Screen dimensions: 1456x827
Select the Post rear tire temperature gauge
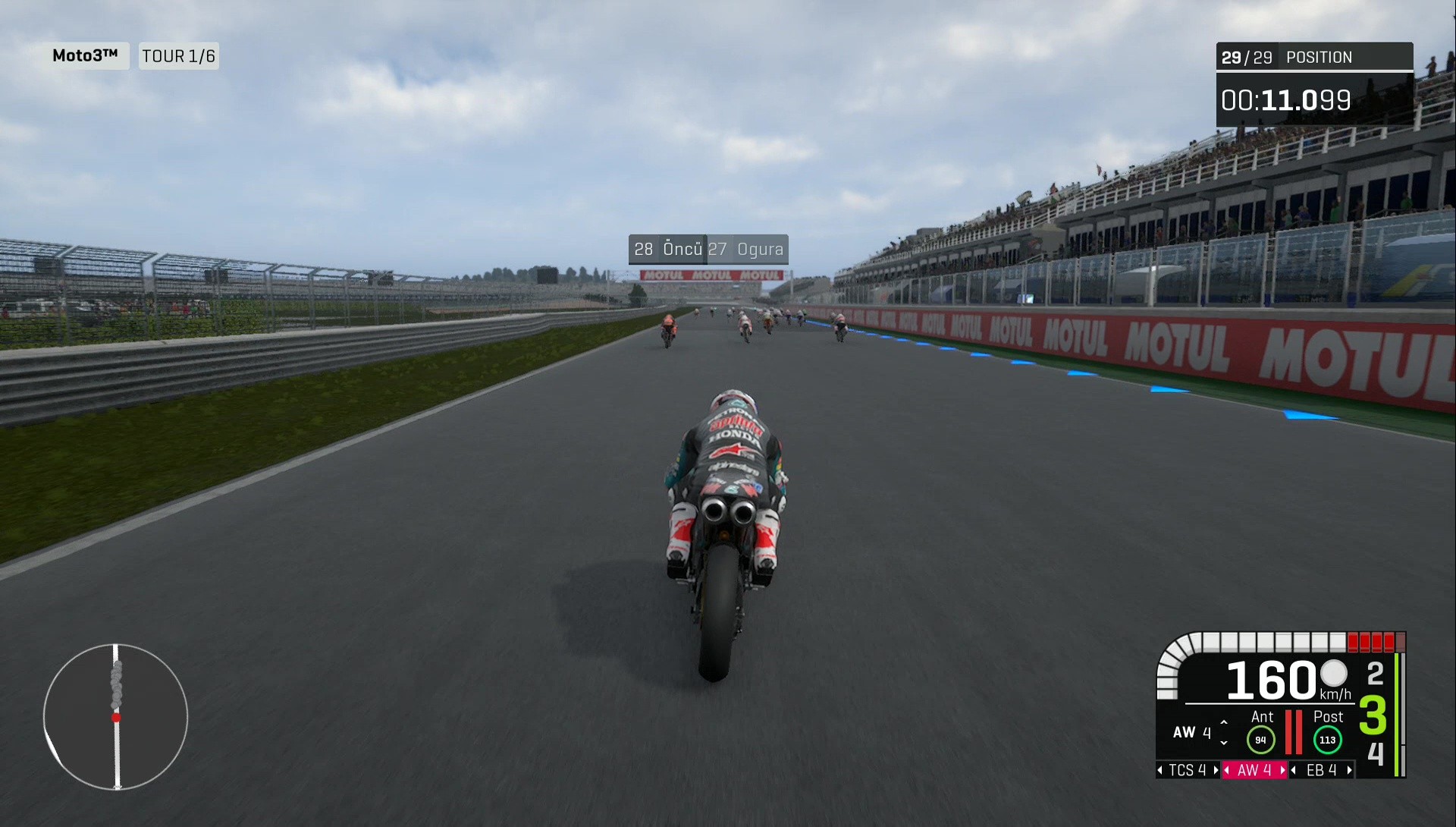click(1327, 739)
